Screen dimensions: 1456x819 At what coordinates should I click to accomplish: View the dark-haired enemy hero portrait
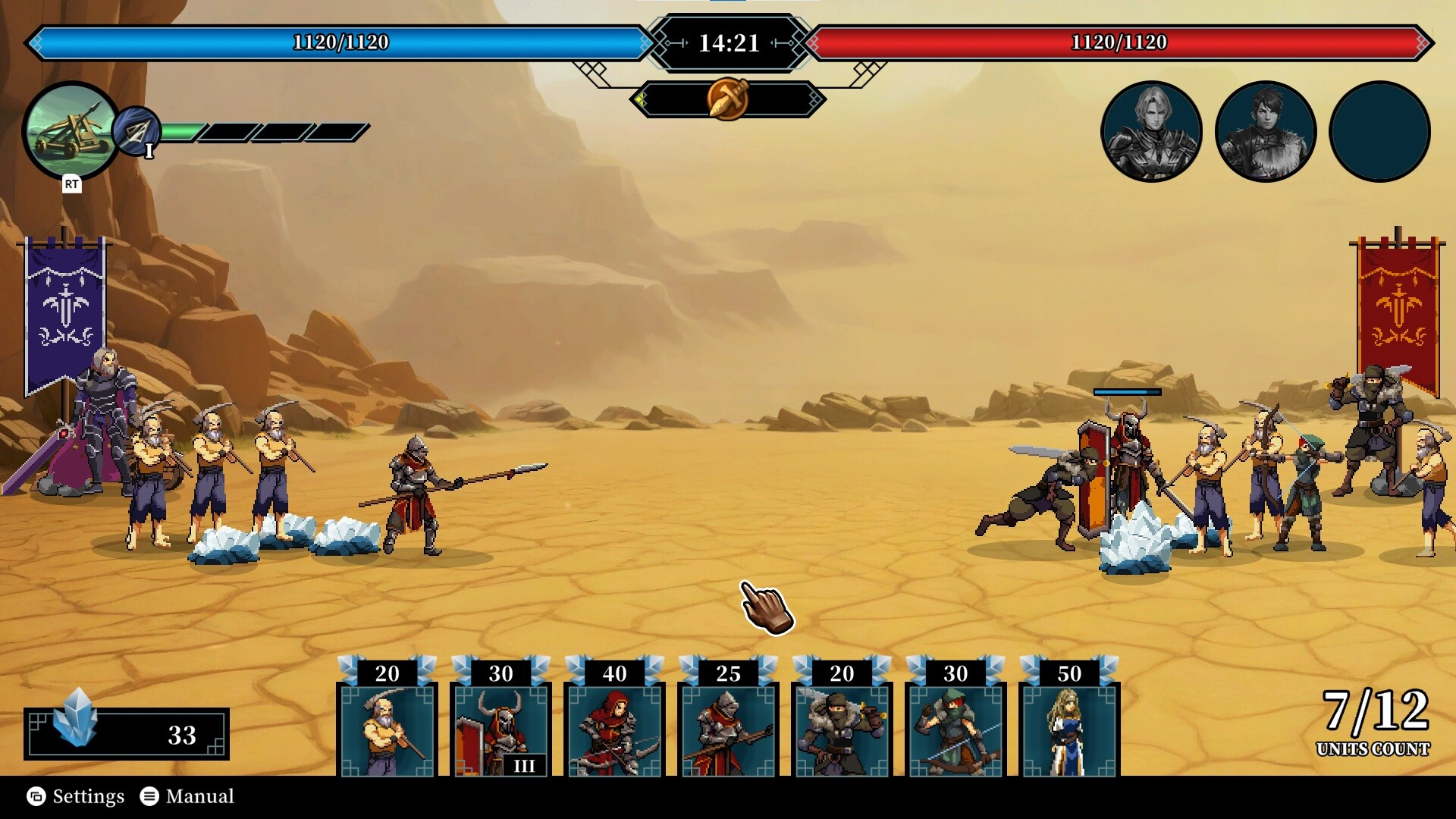point(1265,132)
